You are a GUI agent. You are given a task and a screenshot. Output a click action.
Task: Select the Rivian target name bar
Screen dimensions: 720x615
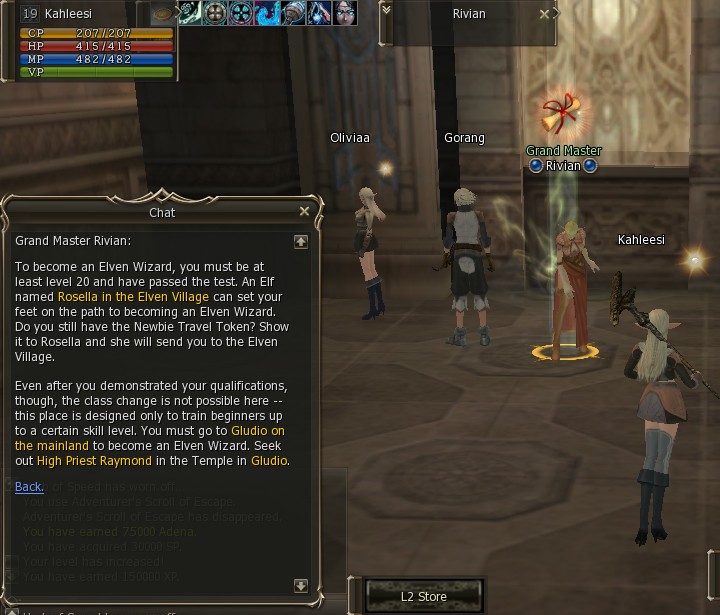tap(467, 15)
